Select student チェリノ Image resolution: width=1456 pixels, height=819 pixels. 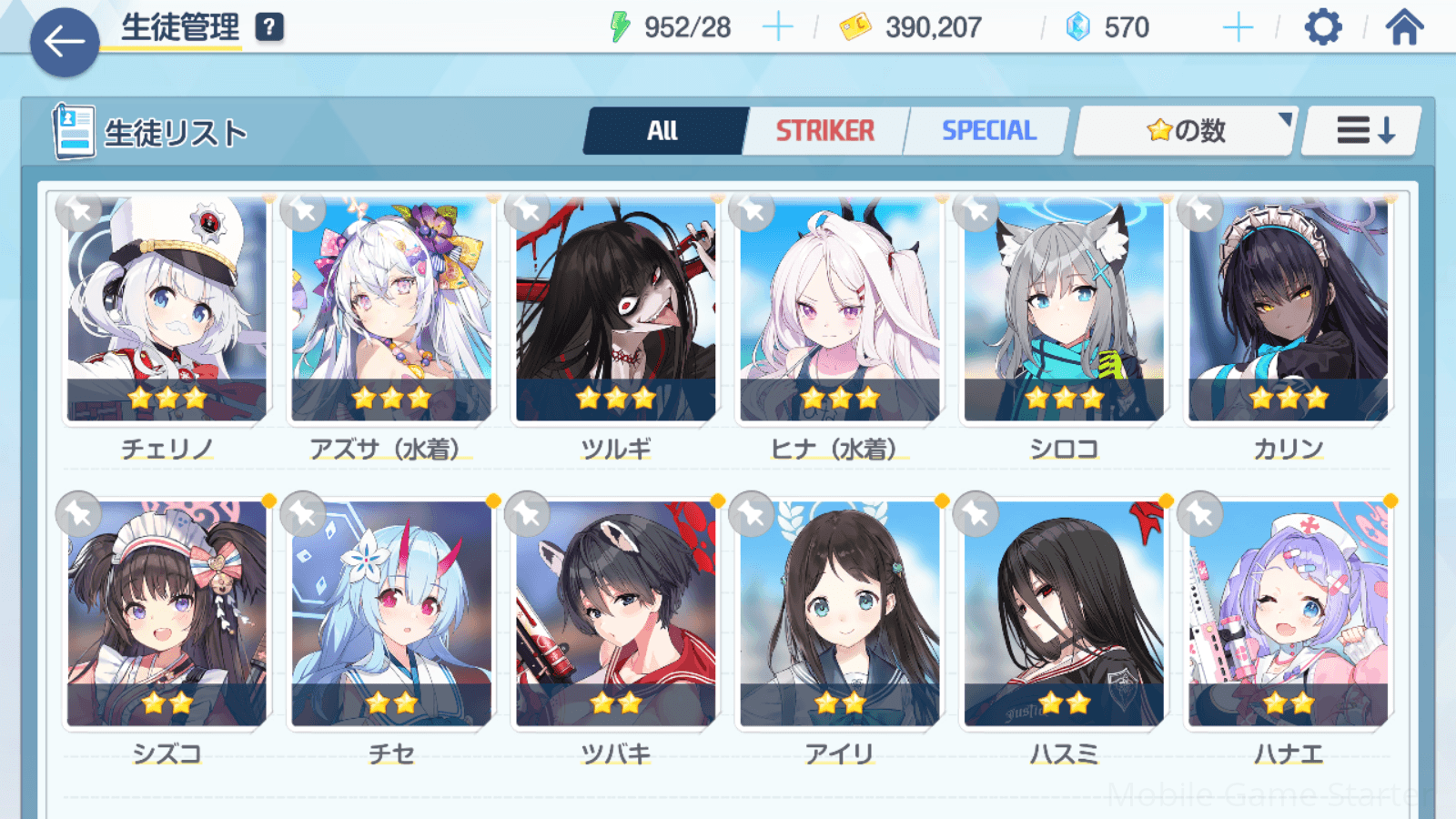[167, 309]
